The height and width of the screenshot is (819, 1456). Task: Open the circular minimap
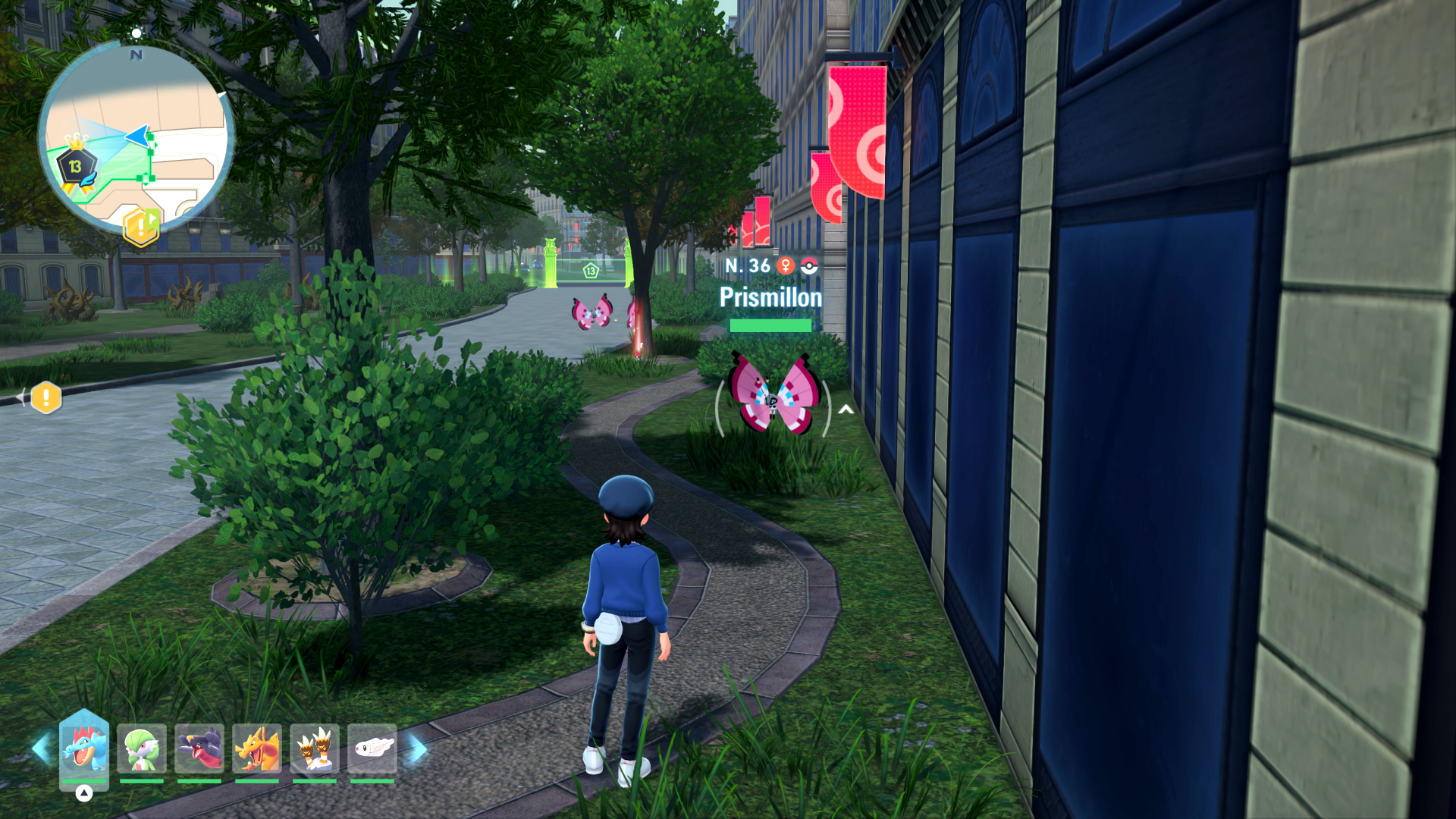(x=136, y=138)
